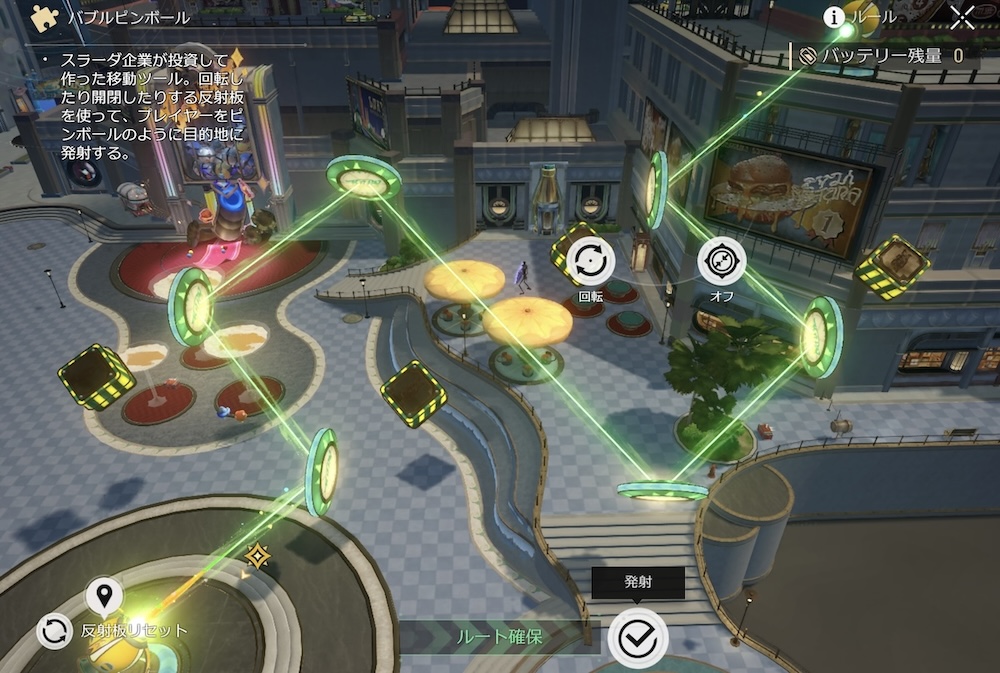Select the flat horizontal reflector disc
Screen dimensions: 1000x673
662,490
